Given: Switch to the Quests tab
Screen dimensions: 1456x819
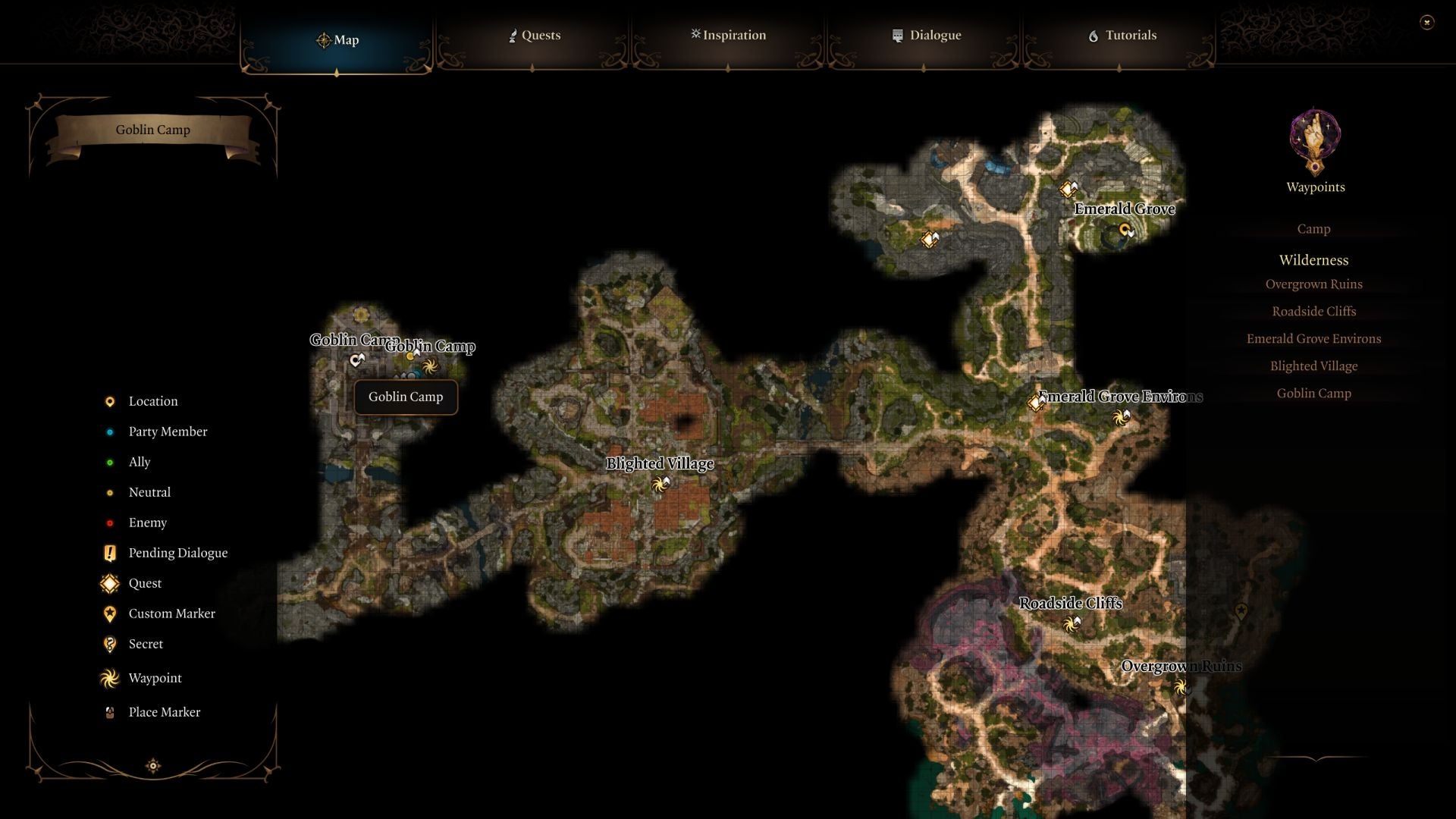Looking at the screenshot, I should [x=535, y=35].
